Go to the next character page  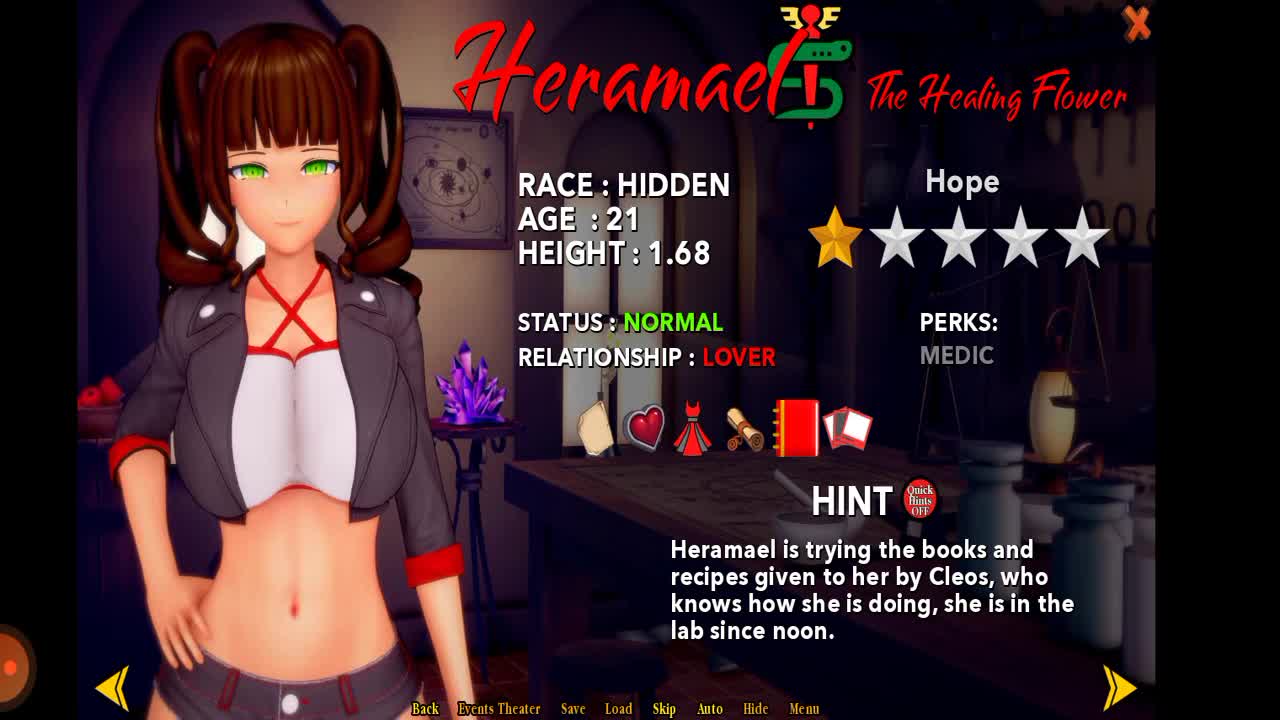(x=1120, y=687)
